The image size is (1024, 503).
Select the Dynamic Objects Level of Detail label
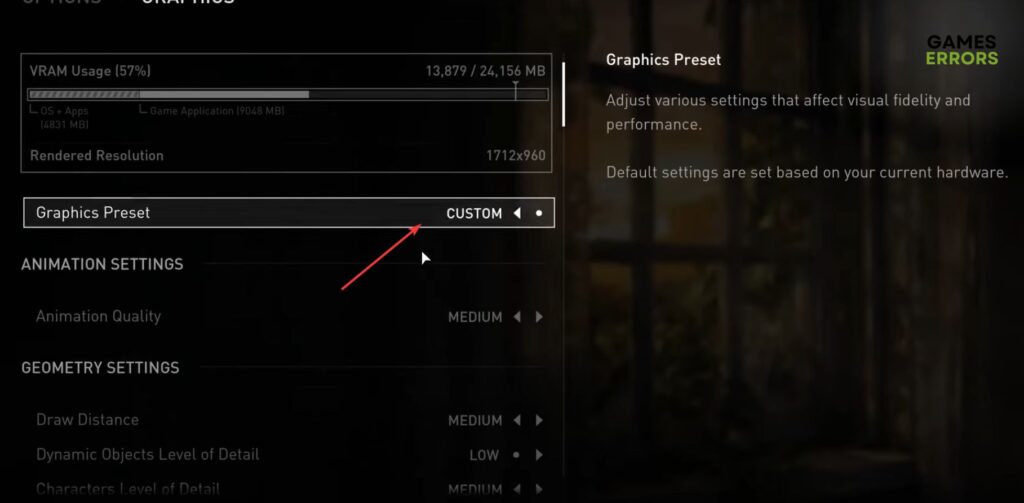point(147,454)
